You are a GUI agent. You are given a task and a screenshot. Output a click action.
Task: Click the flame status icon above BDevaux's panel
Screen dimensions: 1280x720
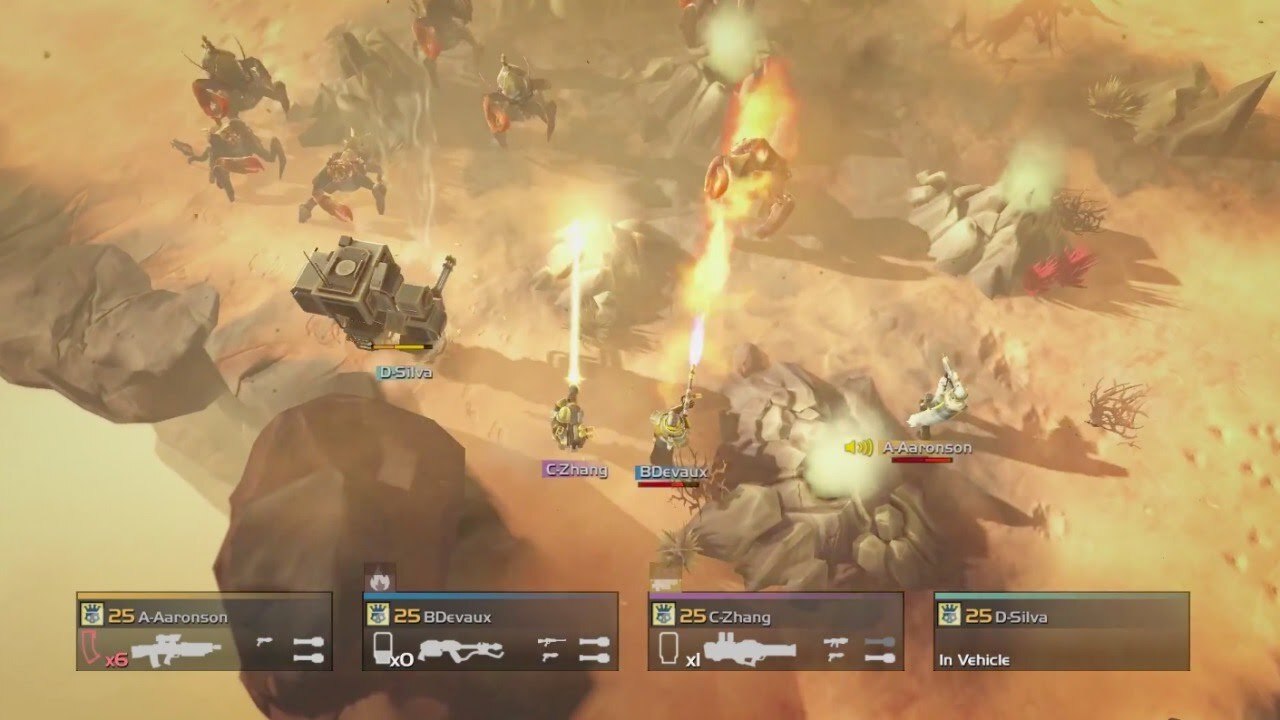click(380, 579)
